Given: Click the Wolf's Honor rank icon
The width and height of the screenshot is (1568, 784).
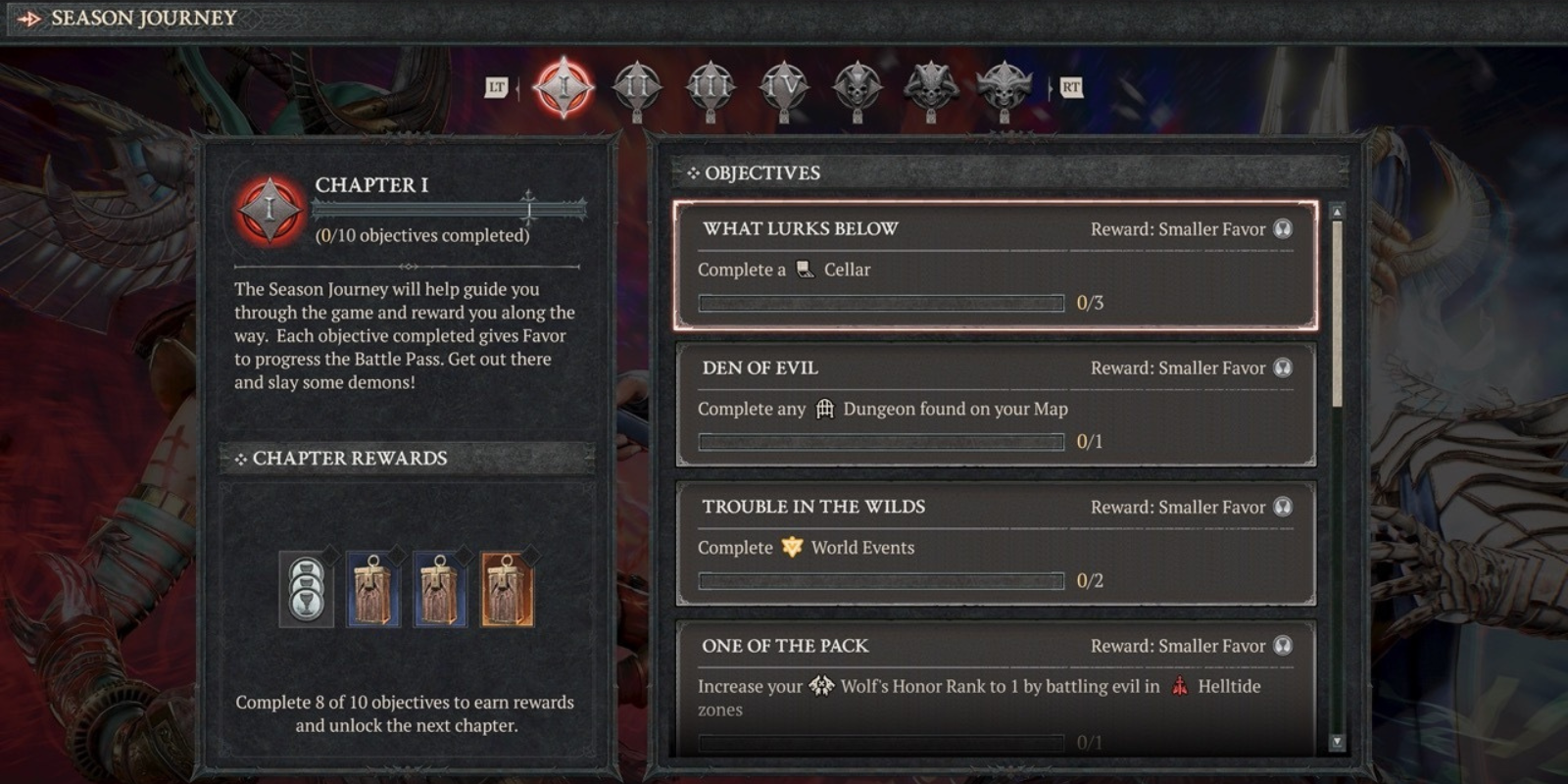Looking at the screenshot, I should (819, 687).
